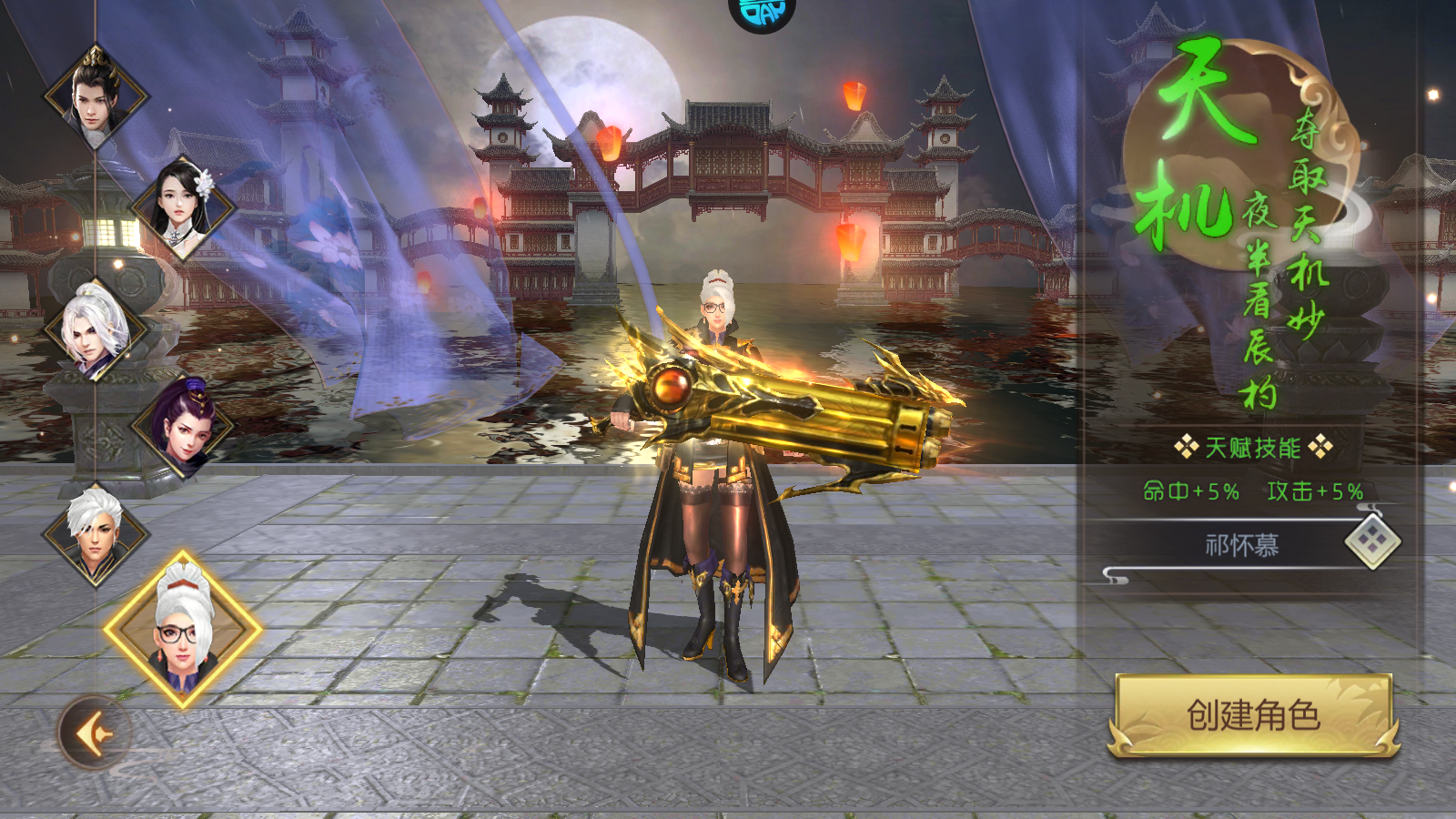The width and height of the screenshot is (1456, 819).
Task: Choose the short white-haired male portrait
Action: pos(95,535)
